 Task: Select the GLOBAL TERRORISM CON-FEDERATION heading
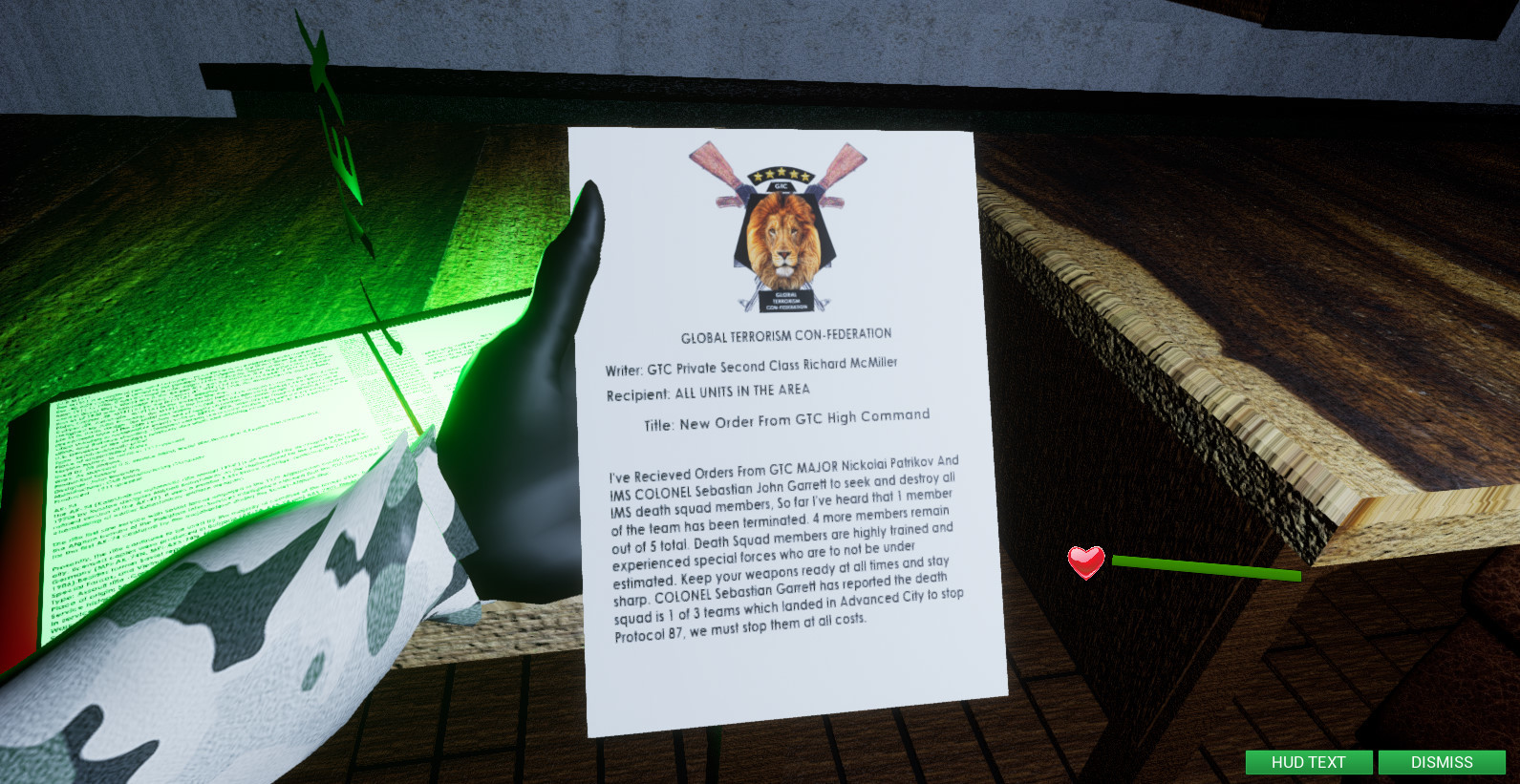(784, 333)
